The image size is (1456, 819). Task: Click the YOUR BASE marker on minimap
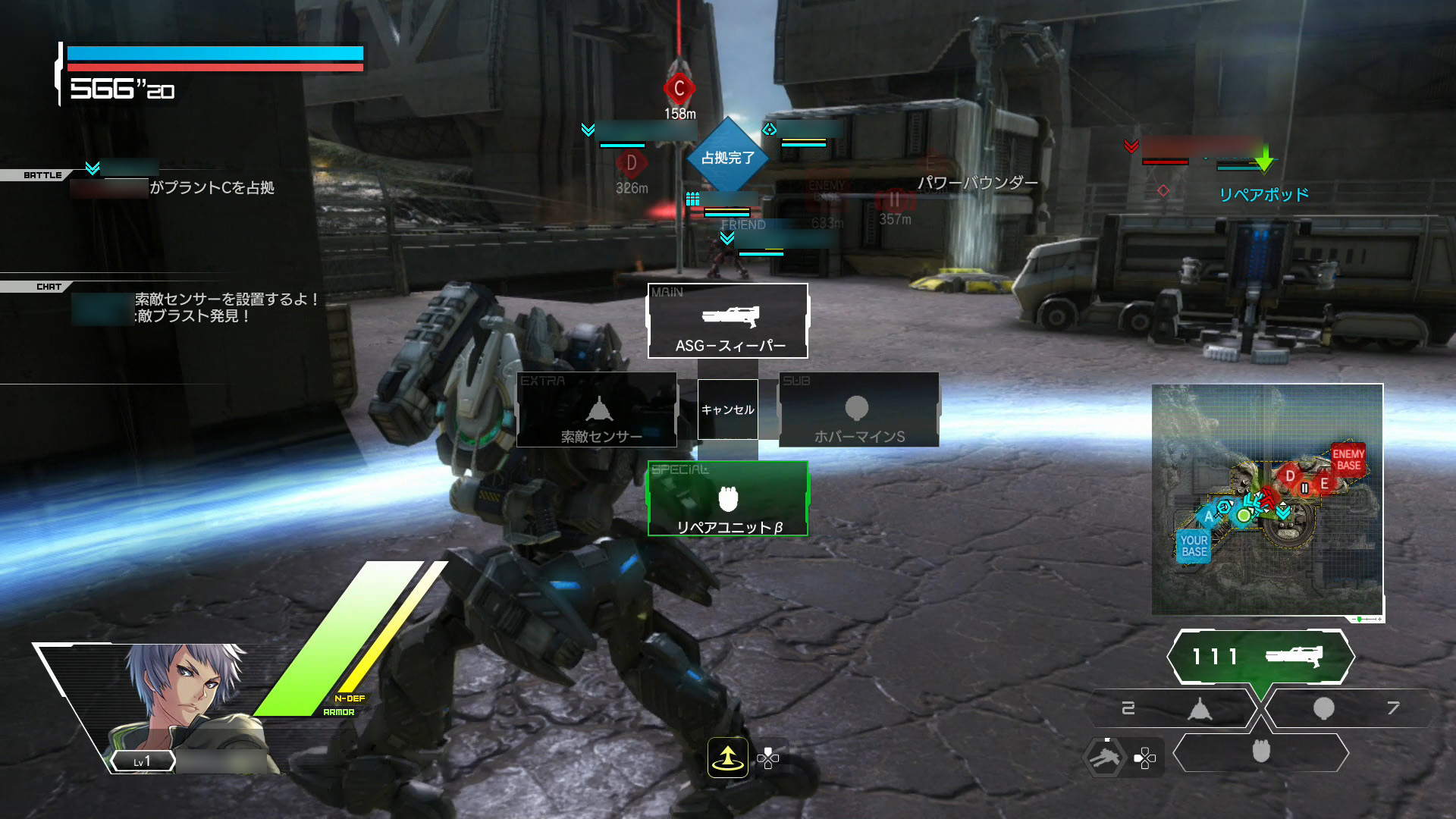pyautogui.click(x=1194, y=546)
